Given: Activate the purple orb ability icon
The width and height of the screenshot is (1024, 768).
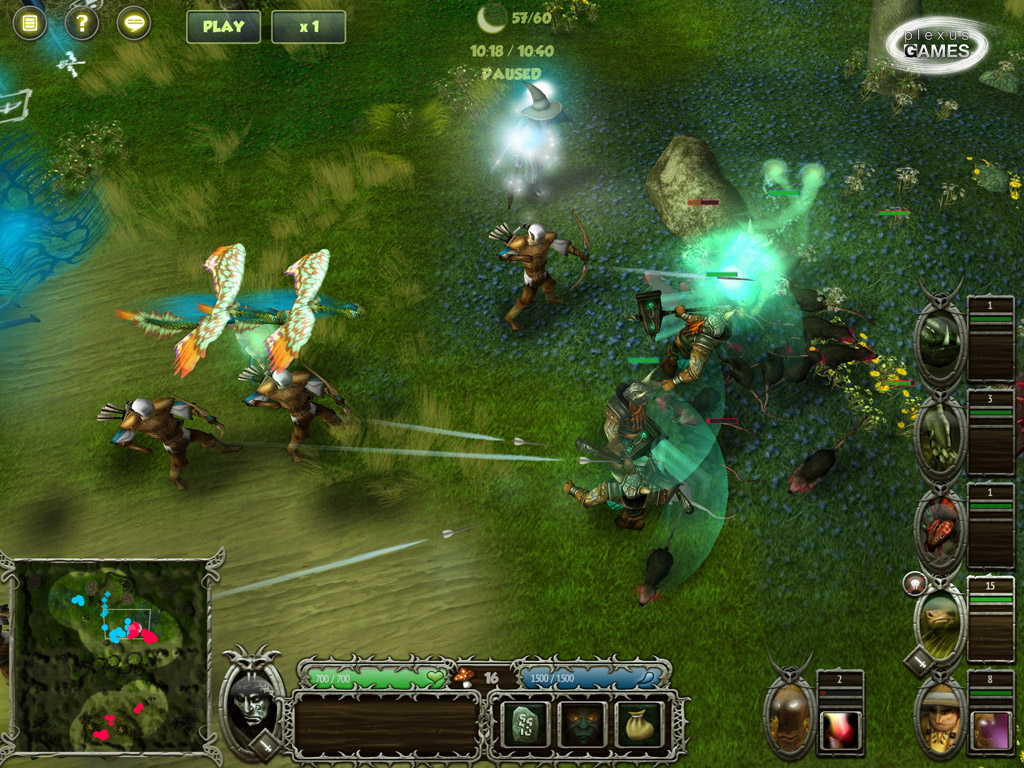Looking at the screenshot, I should (991, 730).
